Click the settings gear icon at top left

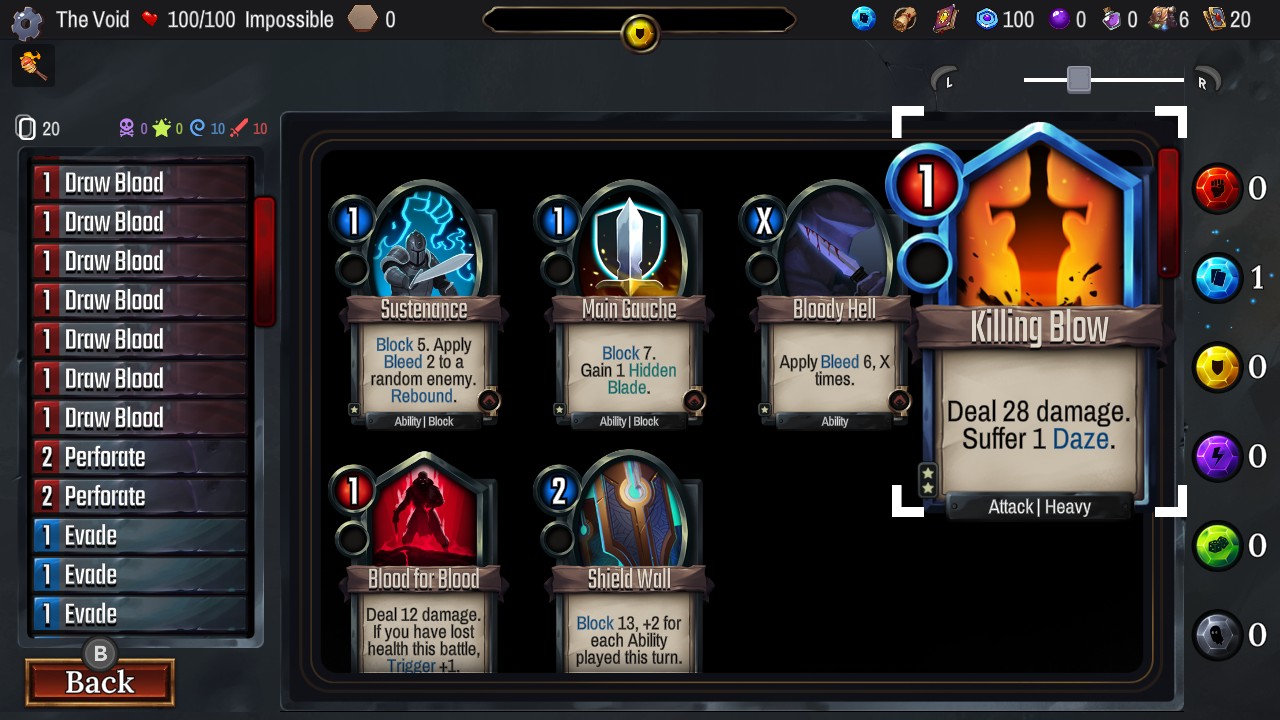[x=25, y=23]
